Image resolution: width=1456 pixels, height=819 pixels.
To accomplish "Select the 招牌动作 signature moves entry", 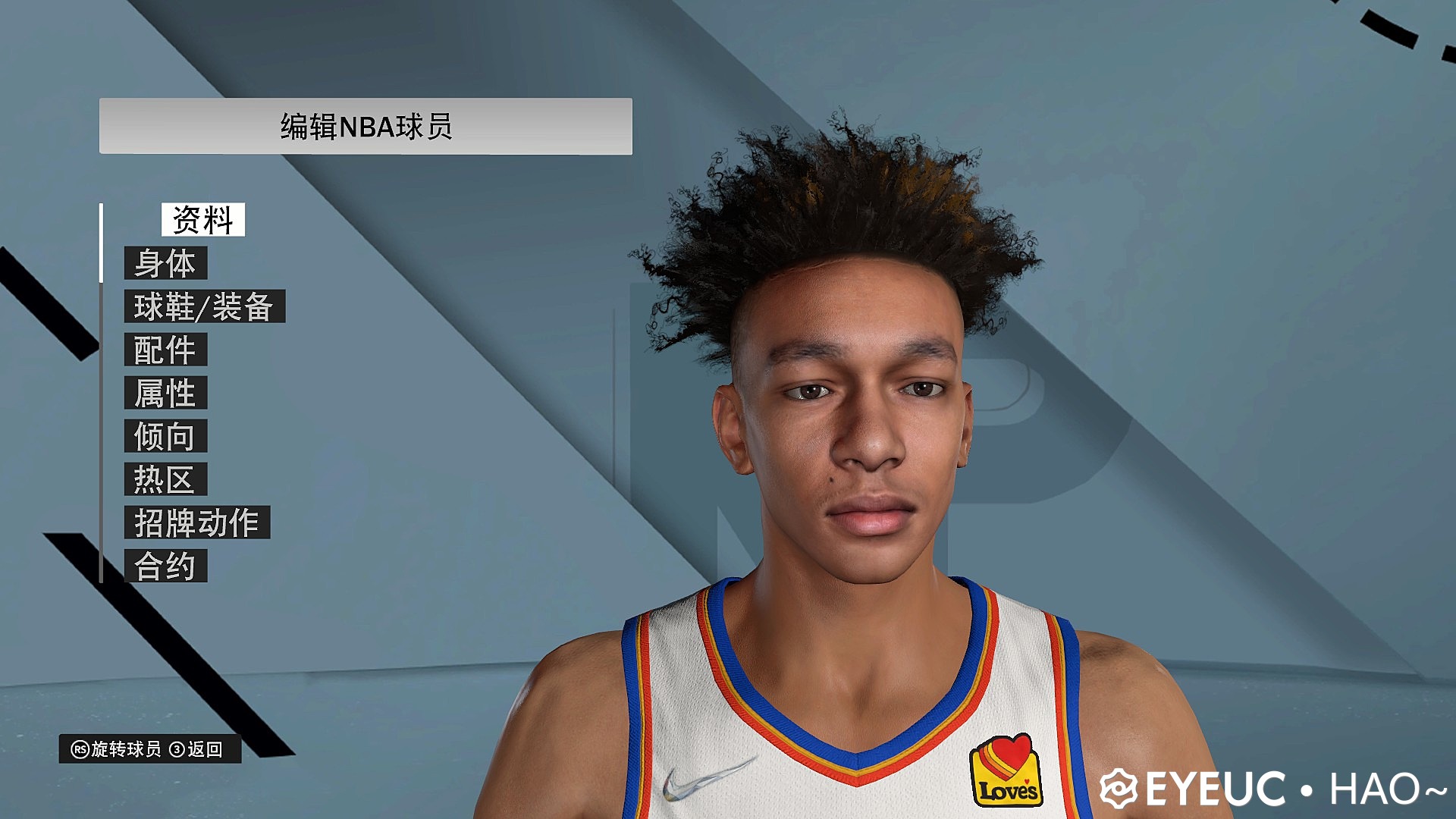I will [199, 522].
